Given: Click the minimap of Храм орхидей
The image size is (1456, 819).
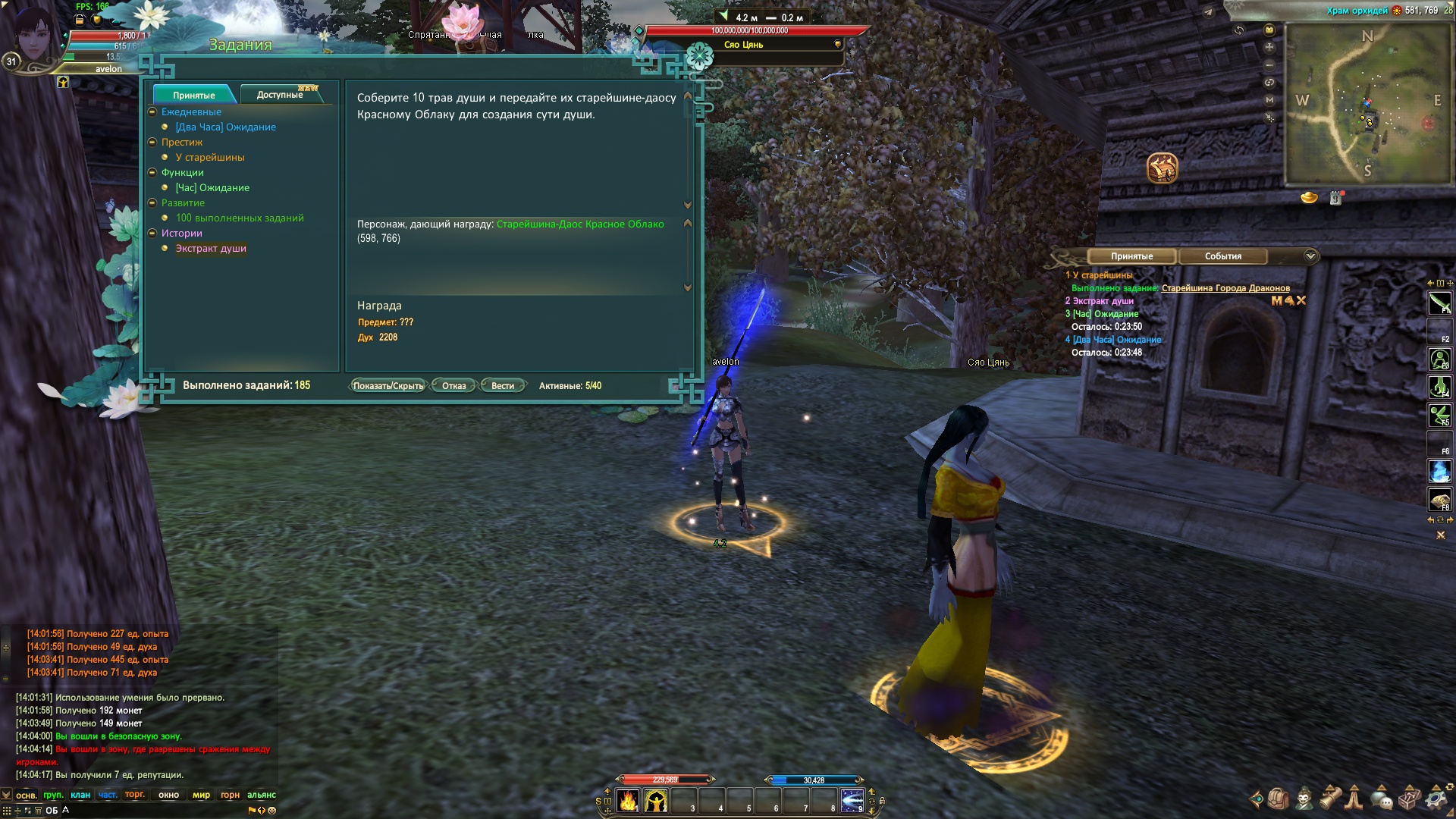Looking at the screenshot, I should 1367,102.
